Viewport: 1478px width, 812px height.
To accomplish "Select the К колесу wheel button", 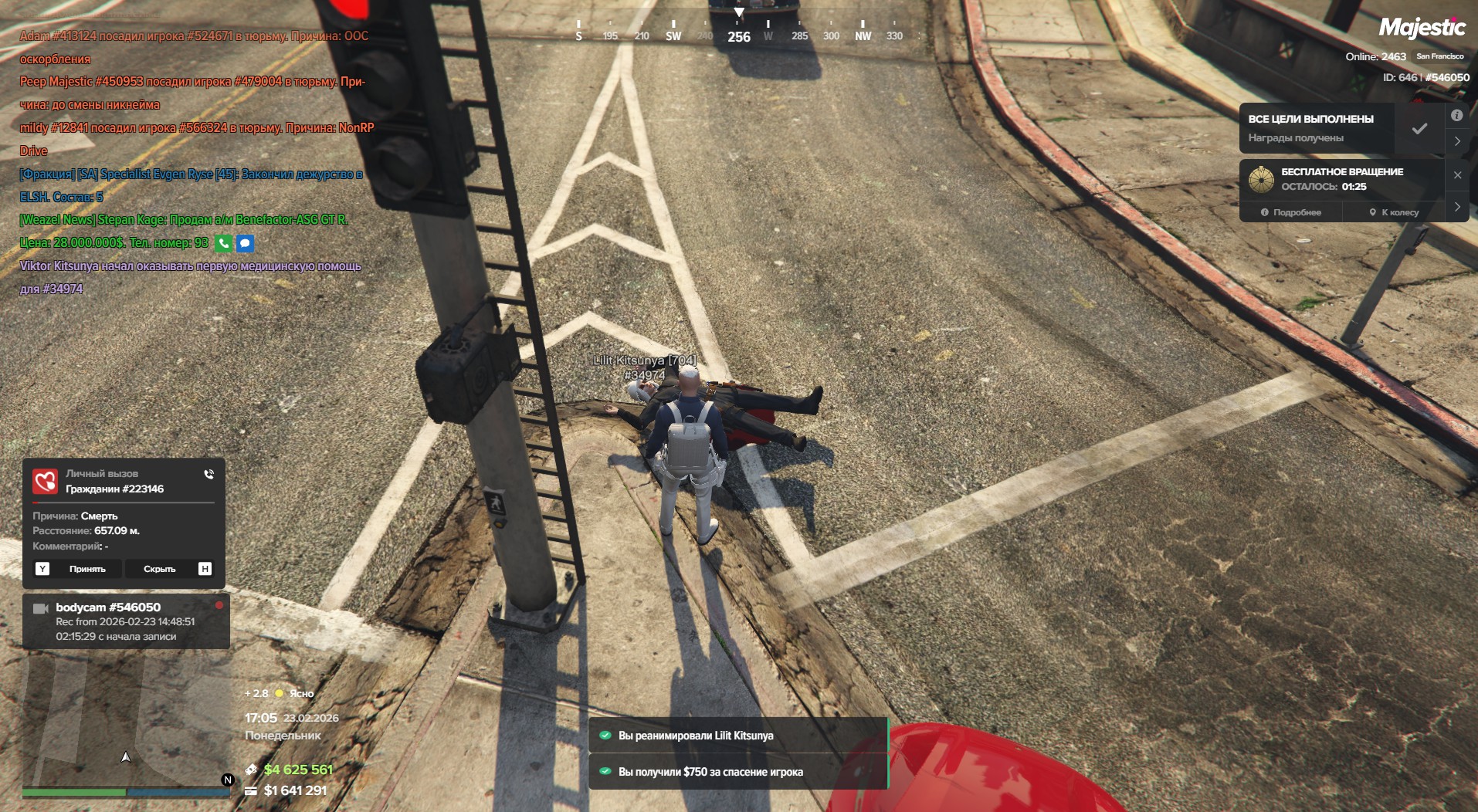I will (1394, 212).
